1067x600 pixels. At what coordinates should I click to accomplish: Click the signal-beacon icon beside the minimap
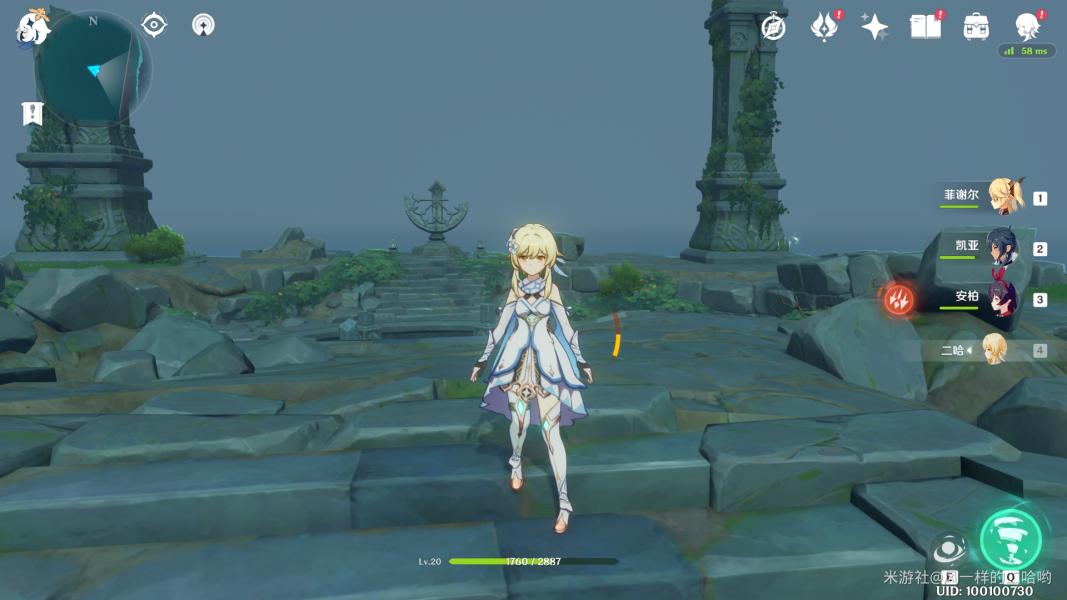click(203, 25)
